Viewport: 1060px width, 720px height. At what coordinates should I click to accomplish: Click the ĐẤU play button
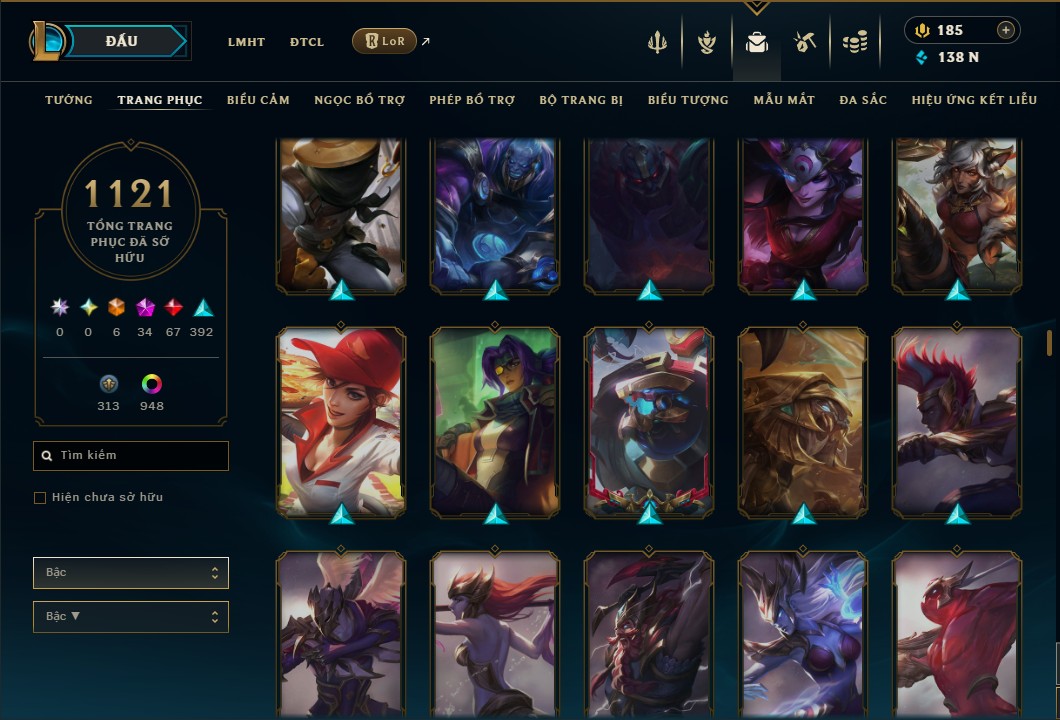click(x=122, y=41)
